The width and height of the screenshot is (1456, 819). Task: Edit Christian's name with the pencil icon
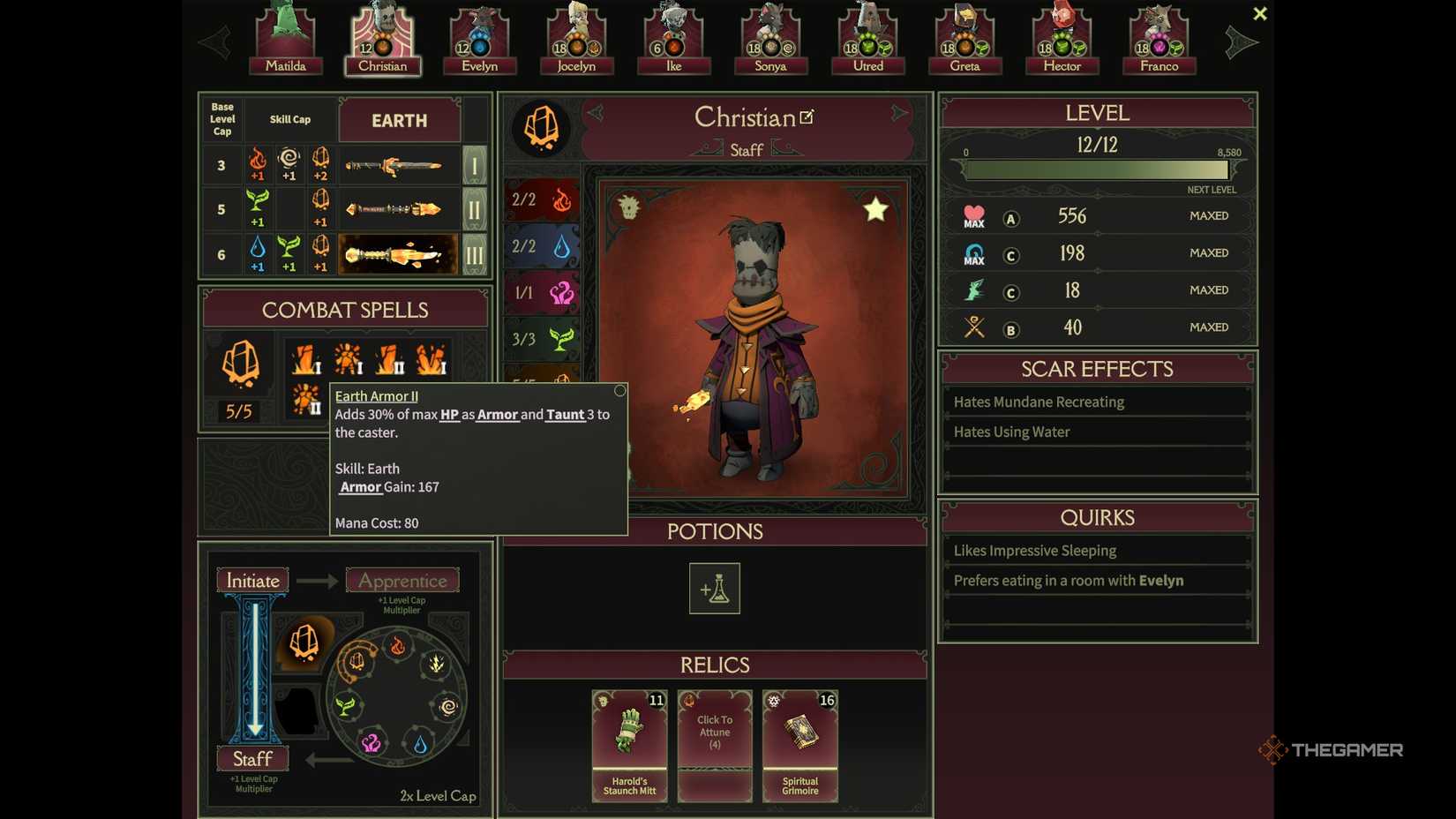(x=807, y=116)
